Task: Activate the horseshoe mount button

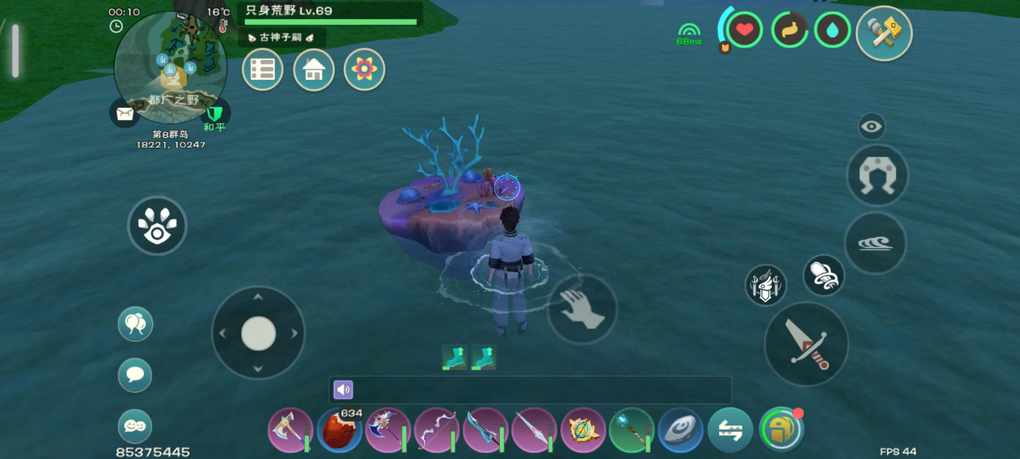Action: (x=877, y=175)
